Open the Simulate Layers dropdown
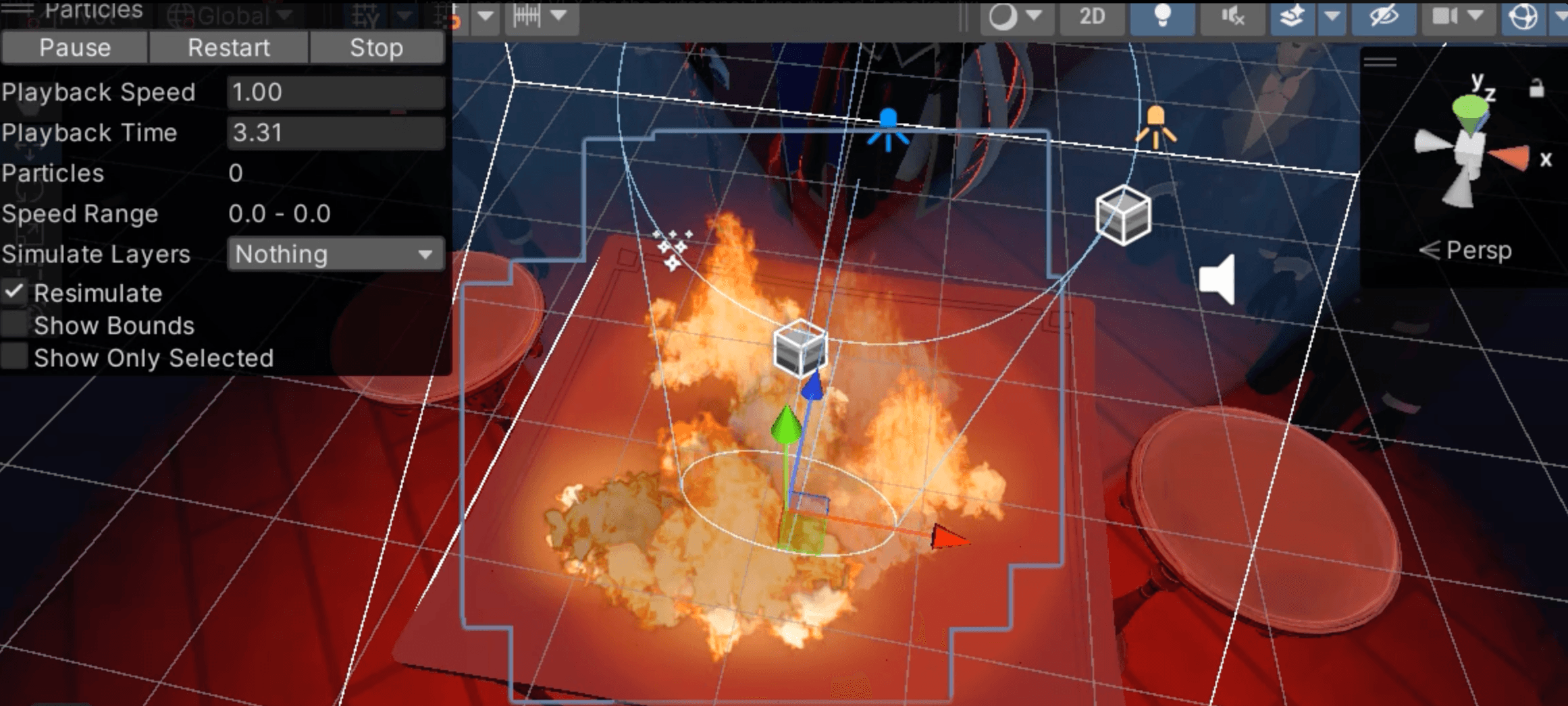1568x706 pixels. pyautogui.click(x=336, y=254)
